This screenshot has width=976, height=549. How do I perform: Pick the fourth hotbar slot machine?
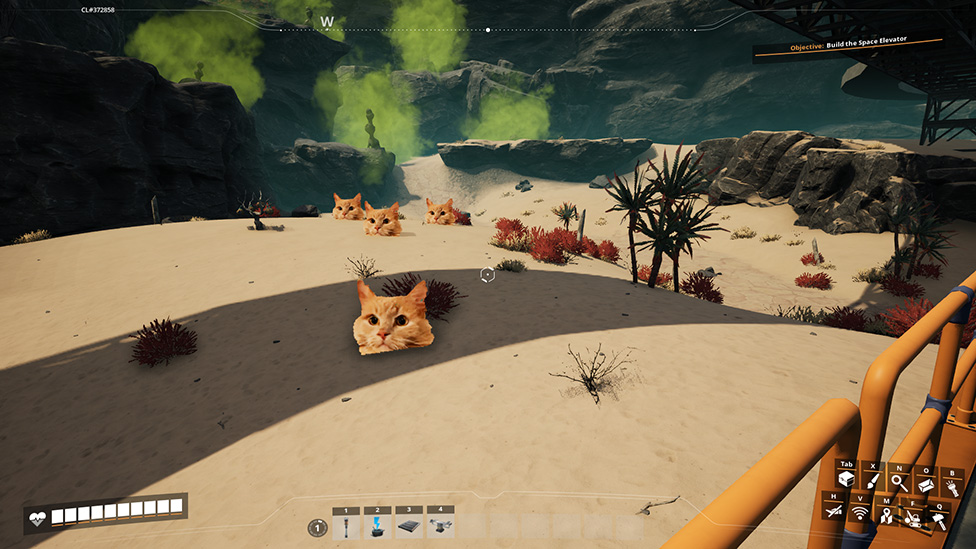click(x=440, y=526)
